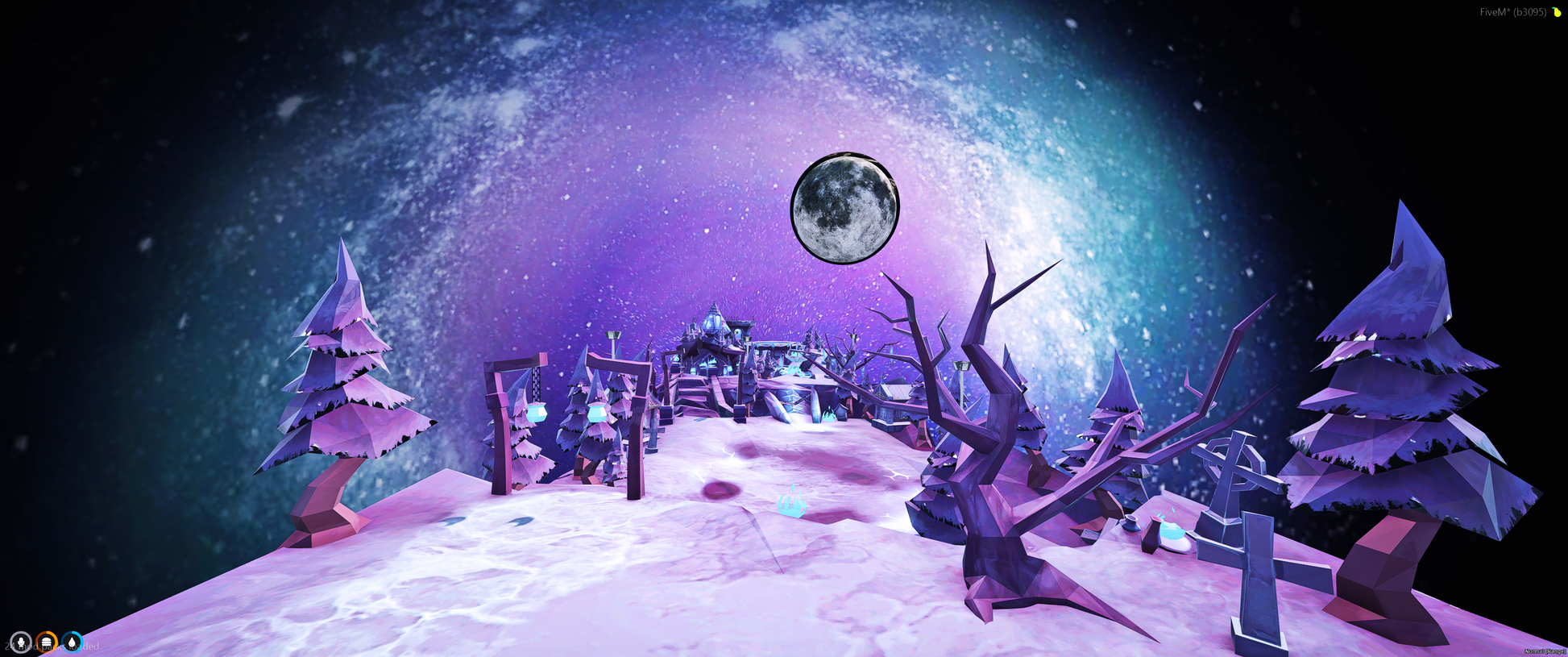Image resolution: width=1568 pixels, height=657 pixels.
Task: Select the hunger burger status icon
Action: point(47,642)
